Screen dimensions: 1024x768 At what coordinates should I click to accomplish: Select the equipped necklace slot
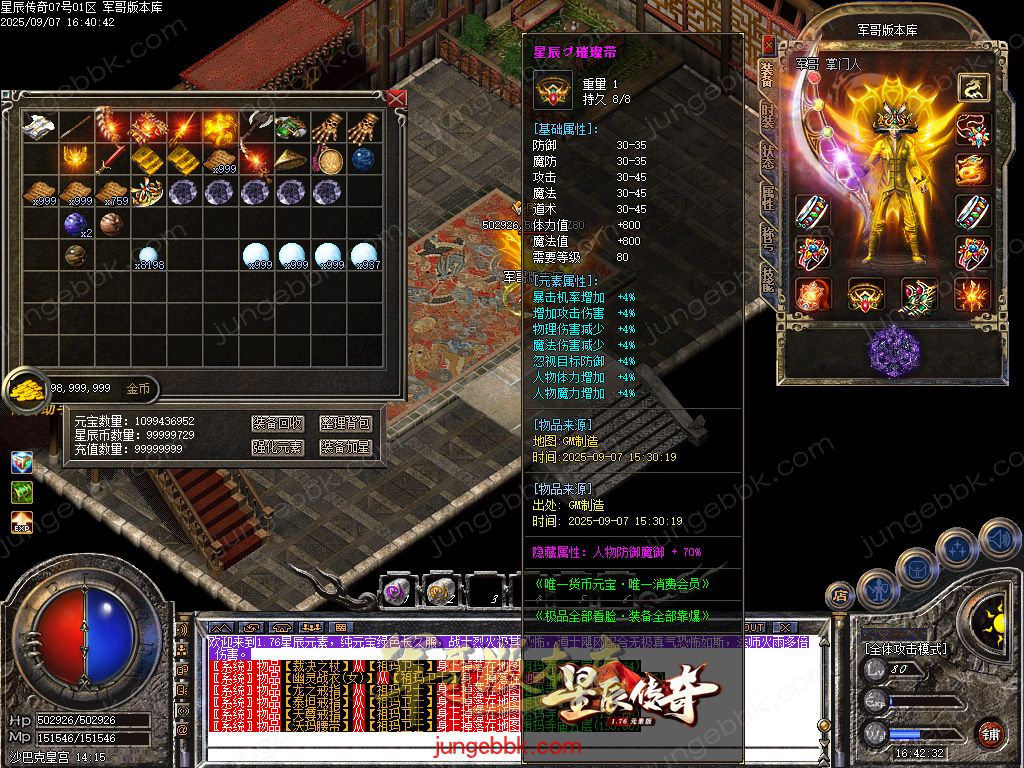point(972,129)
